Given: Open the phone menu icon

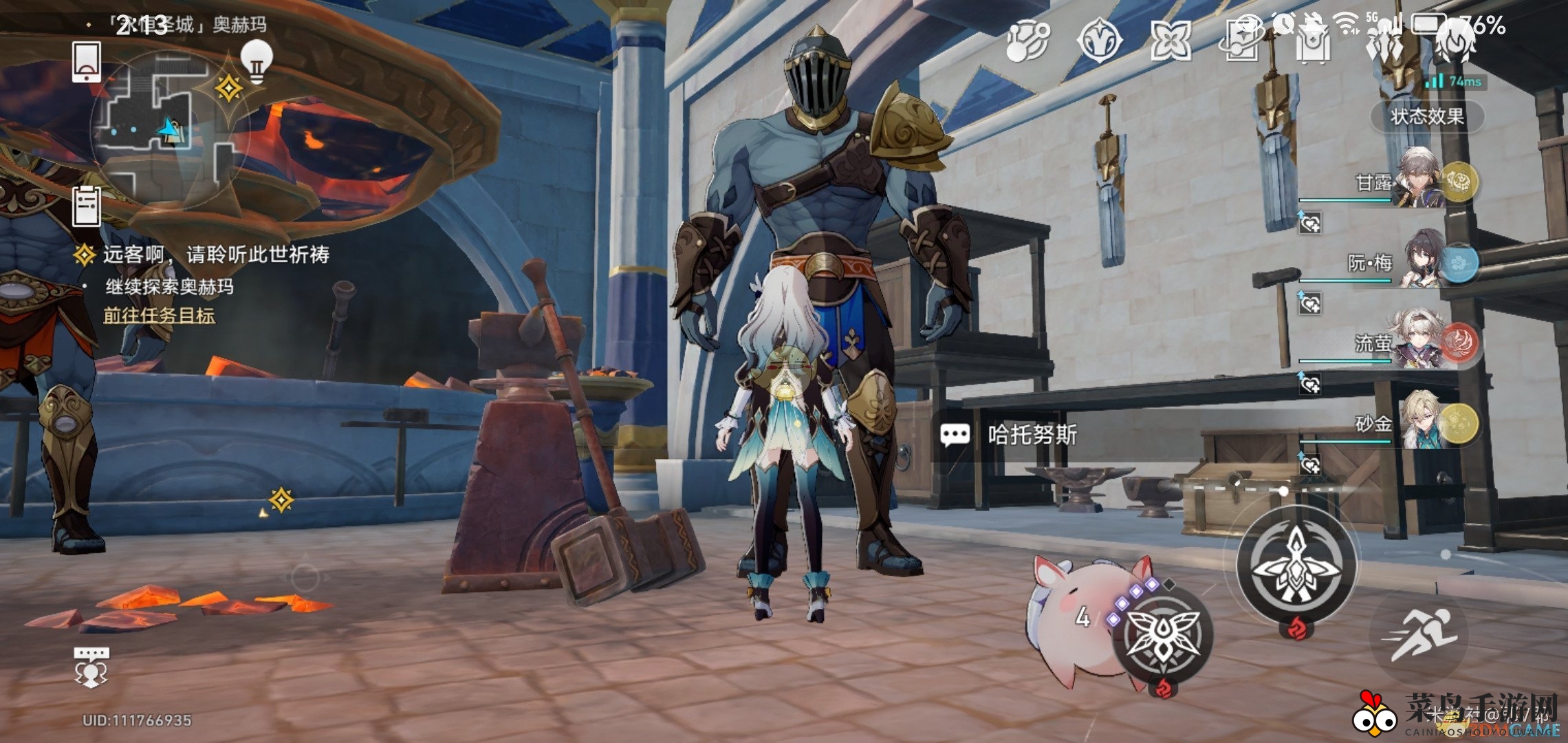Looking at the screenshot, I should pyautogui.click(x=87, y=62).
